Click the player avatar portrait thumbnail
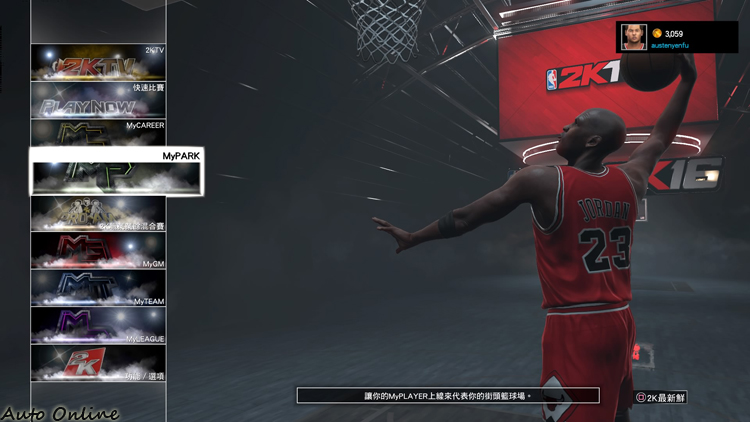 click(633, 37)
